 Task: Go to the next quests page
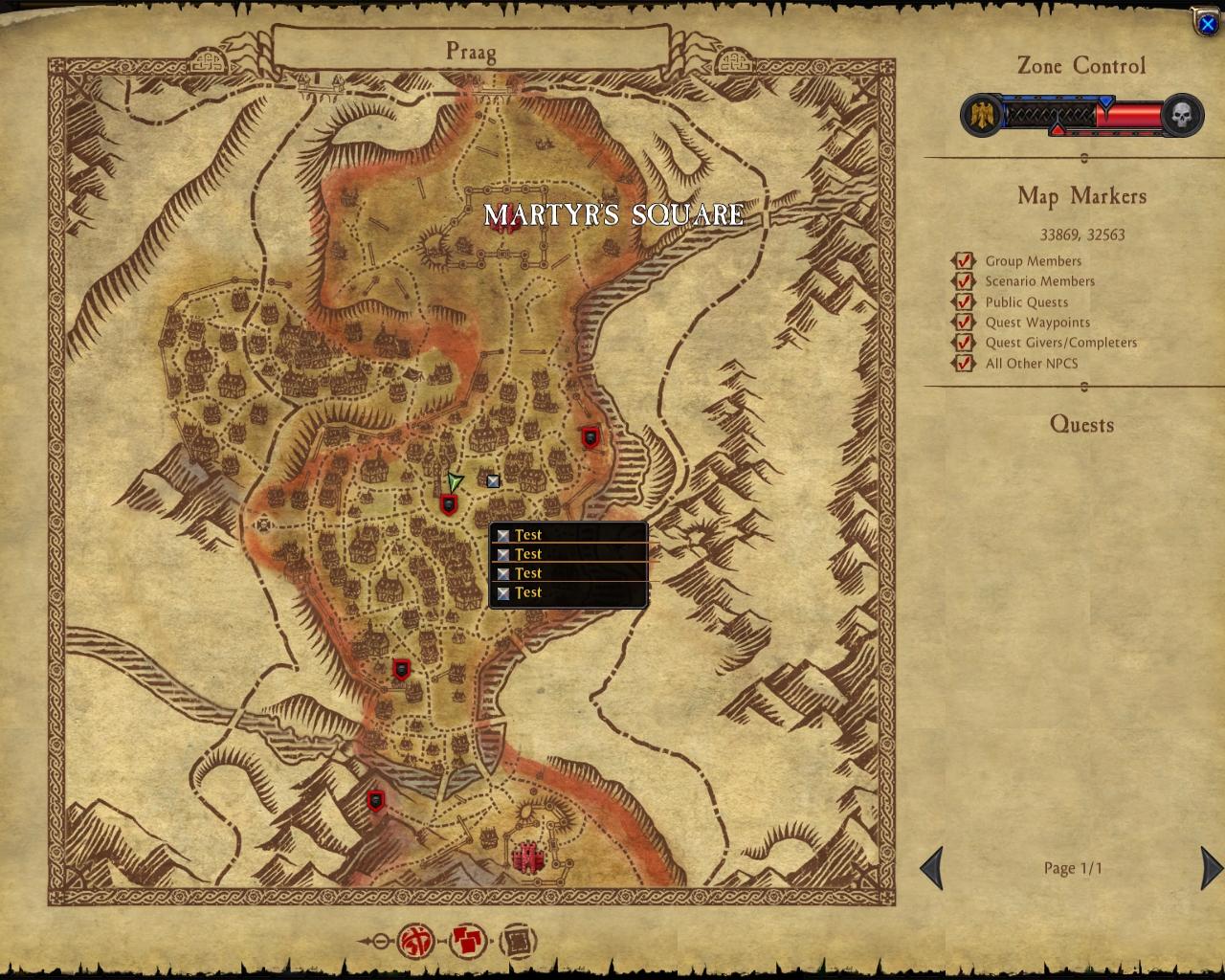pyautogui.click(x=1210, y=868)
